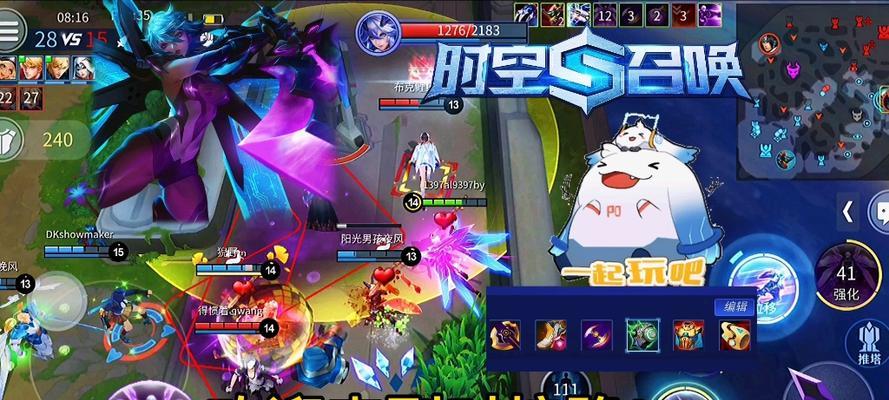Select the golden axe item icon

coord(504,335)
